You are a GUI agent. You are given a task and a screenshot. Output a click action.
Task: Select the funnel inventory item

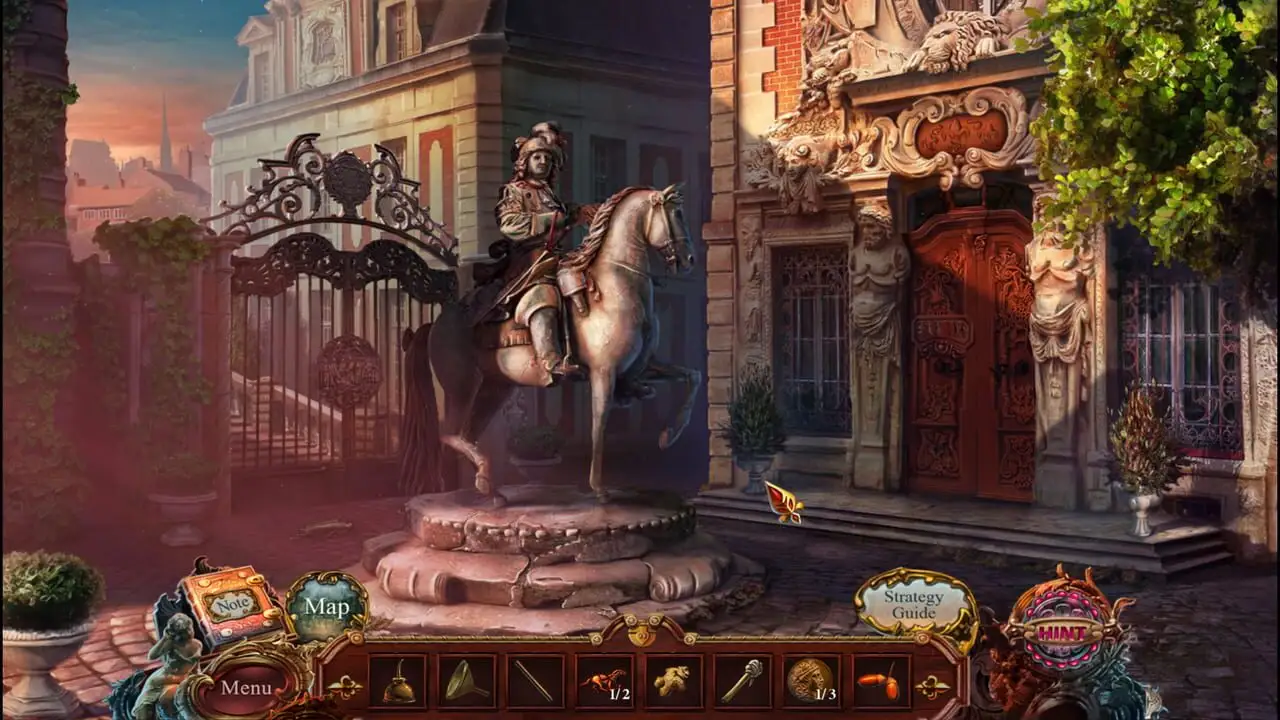click(467, 682)
